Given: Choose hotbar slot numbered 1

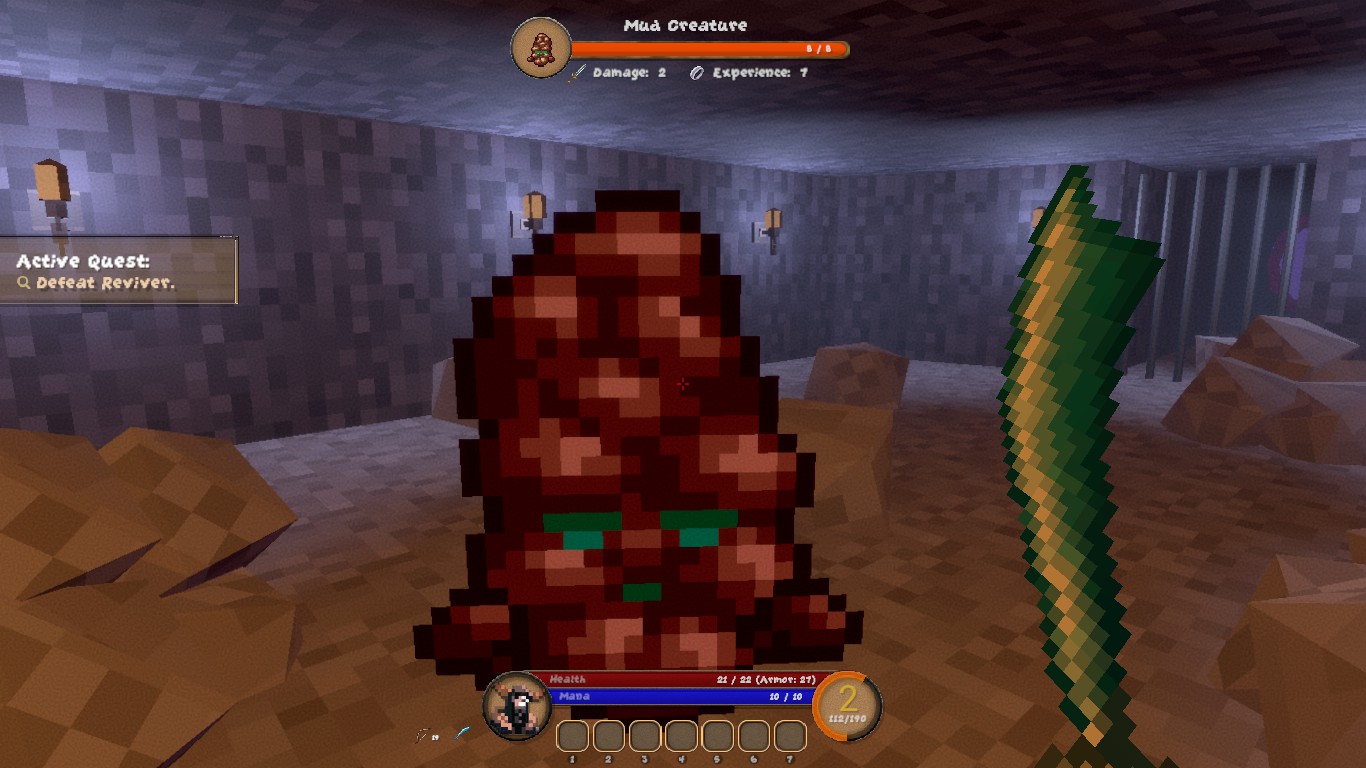Looking at the screenshot, I should 572,736.
